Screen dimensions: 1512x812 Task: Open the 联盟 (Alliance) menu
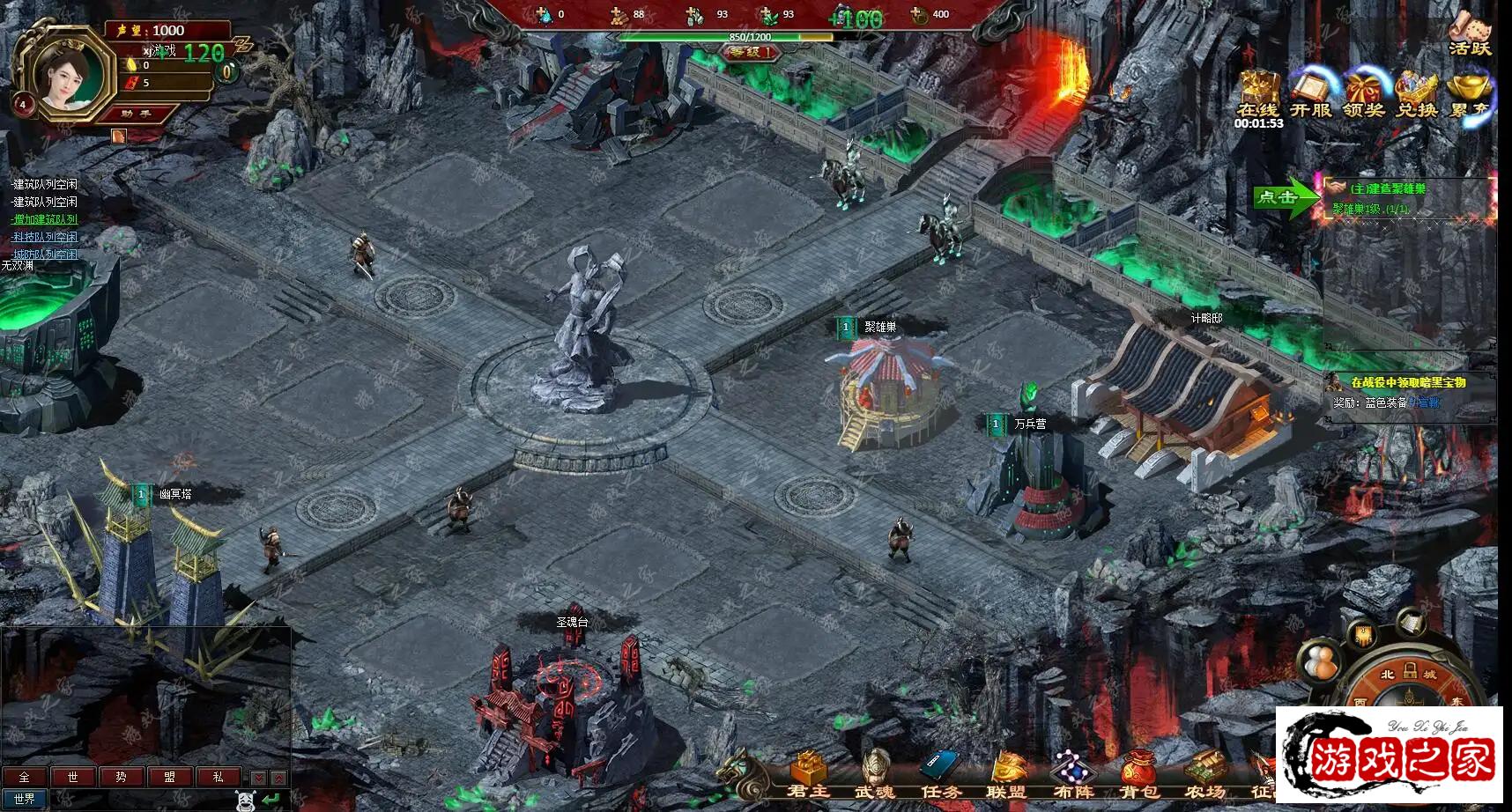[x=1006, y=774]
